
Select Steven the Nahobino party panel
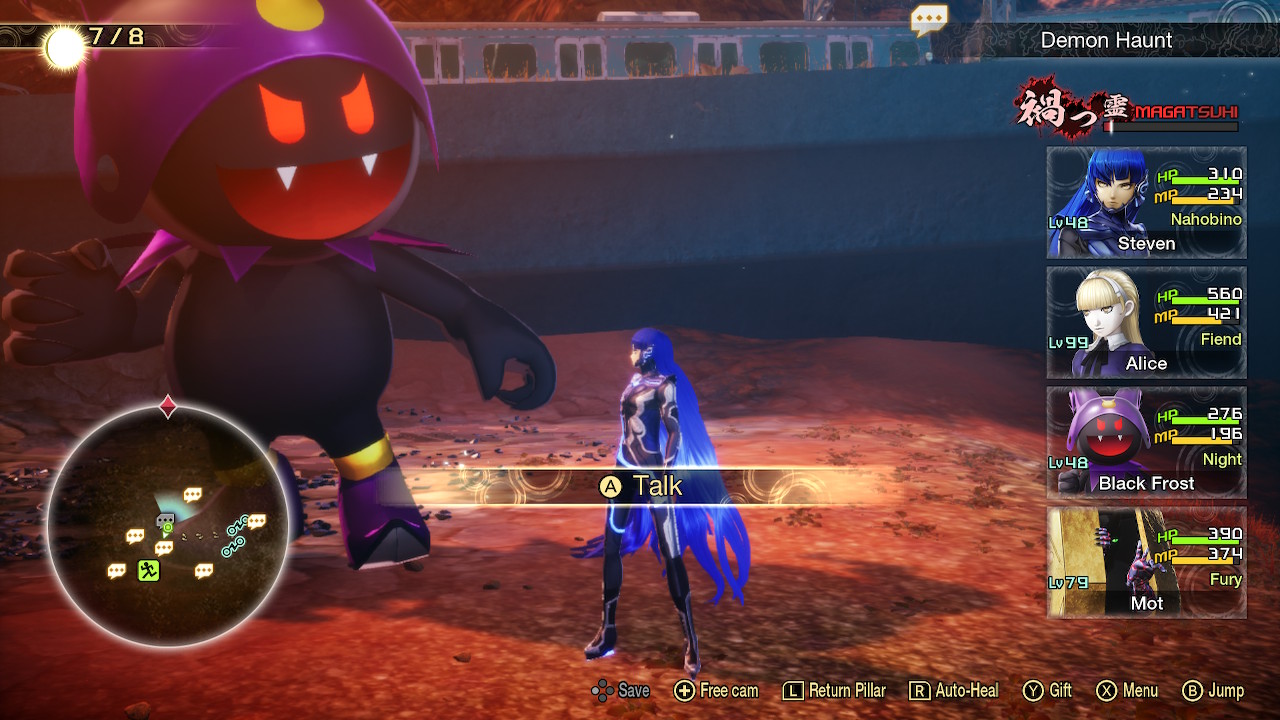(x=1146, y=203)
